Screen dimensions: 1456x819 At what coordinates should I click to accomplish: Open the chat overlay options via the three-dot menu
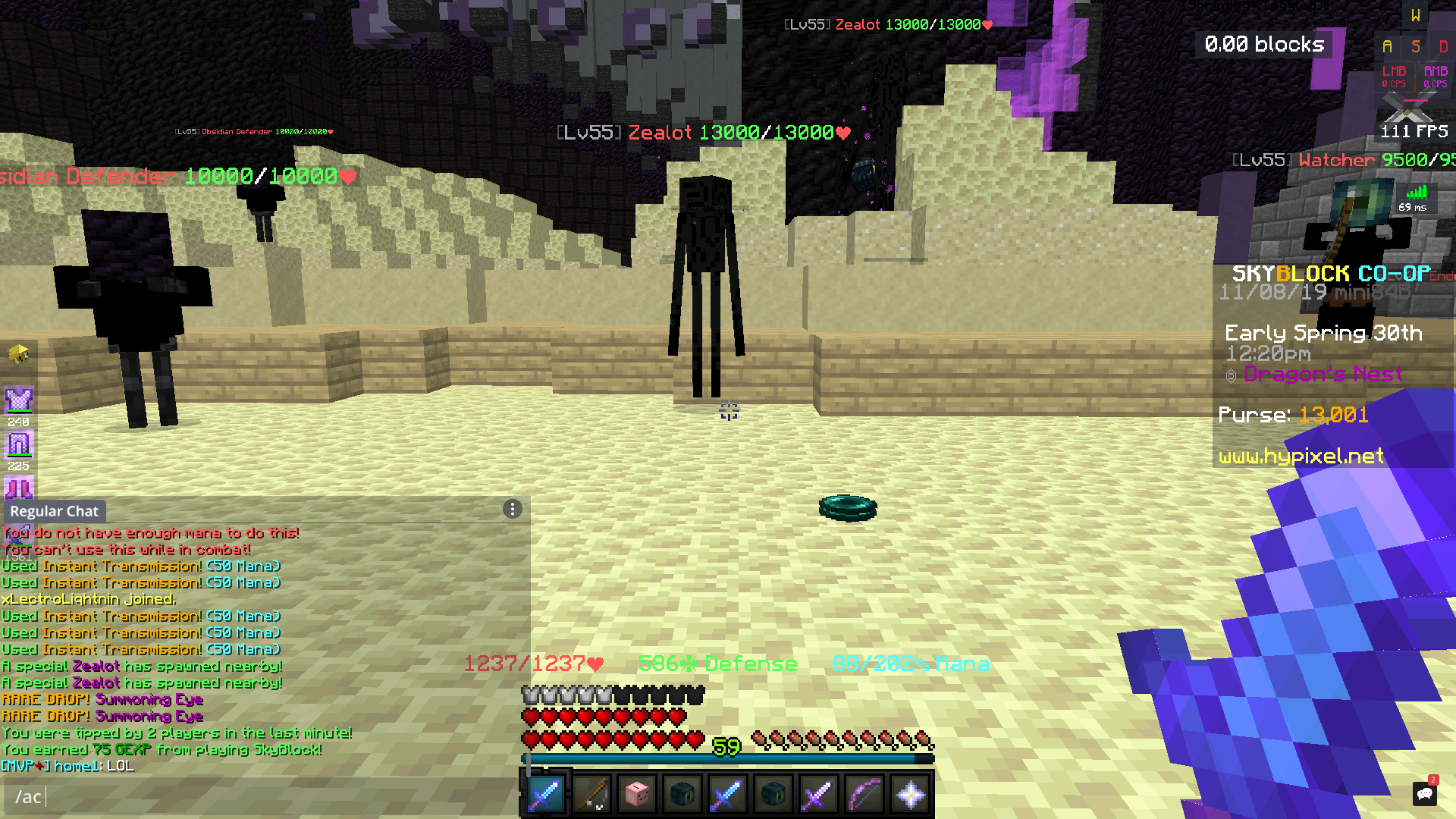point(512,509)
